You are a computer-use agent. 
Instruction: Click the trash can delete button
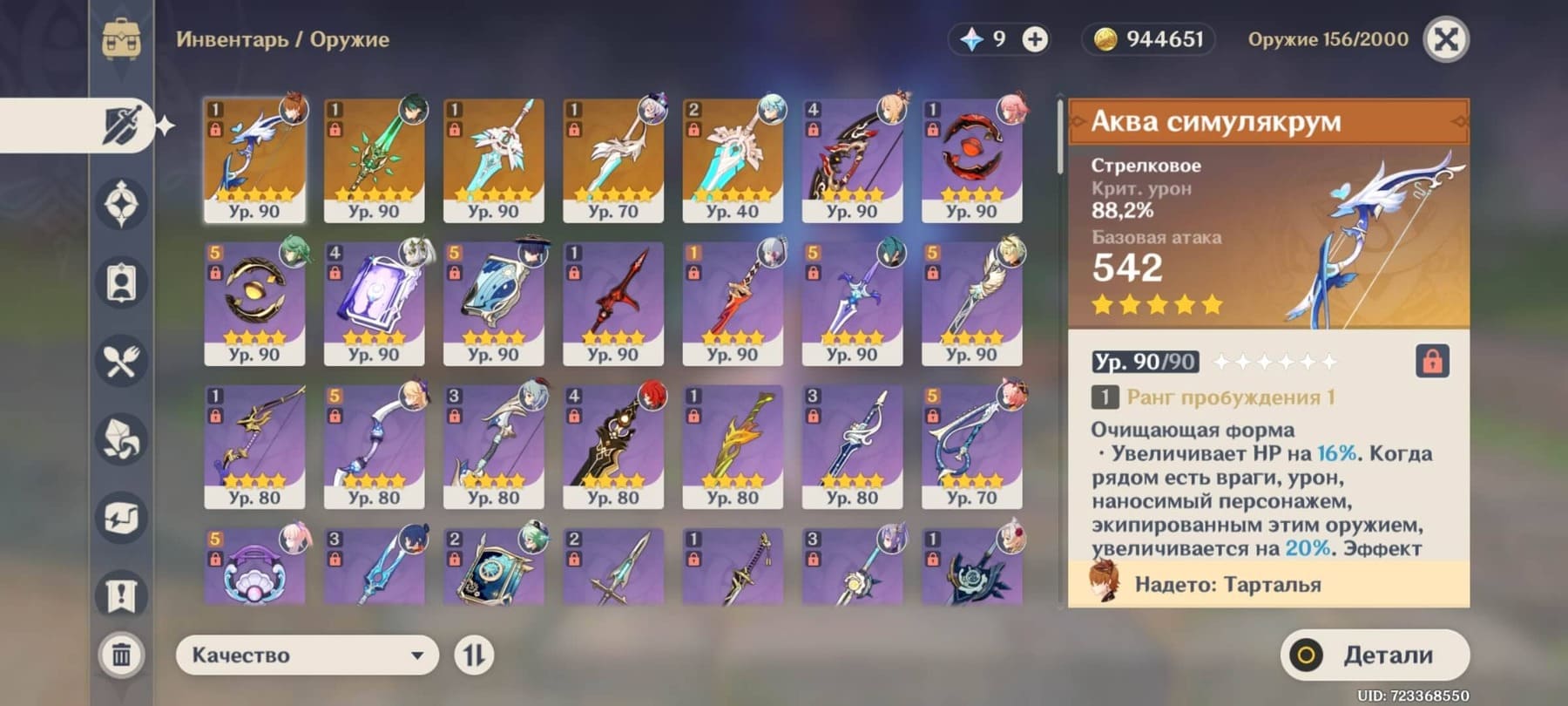coord(121,654)
